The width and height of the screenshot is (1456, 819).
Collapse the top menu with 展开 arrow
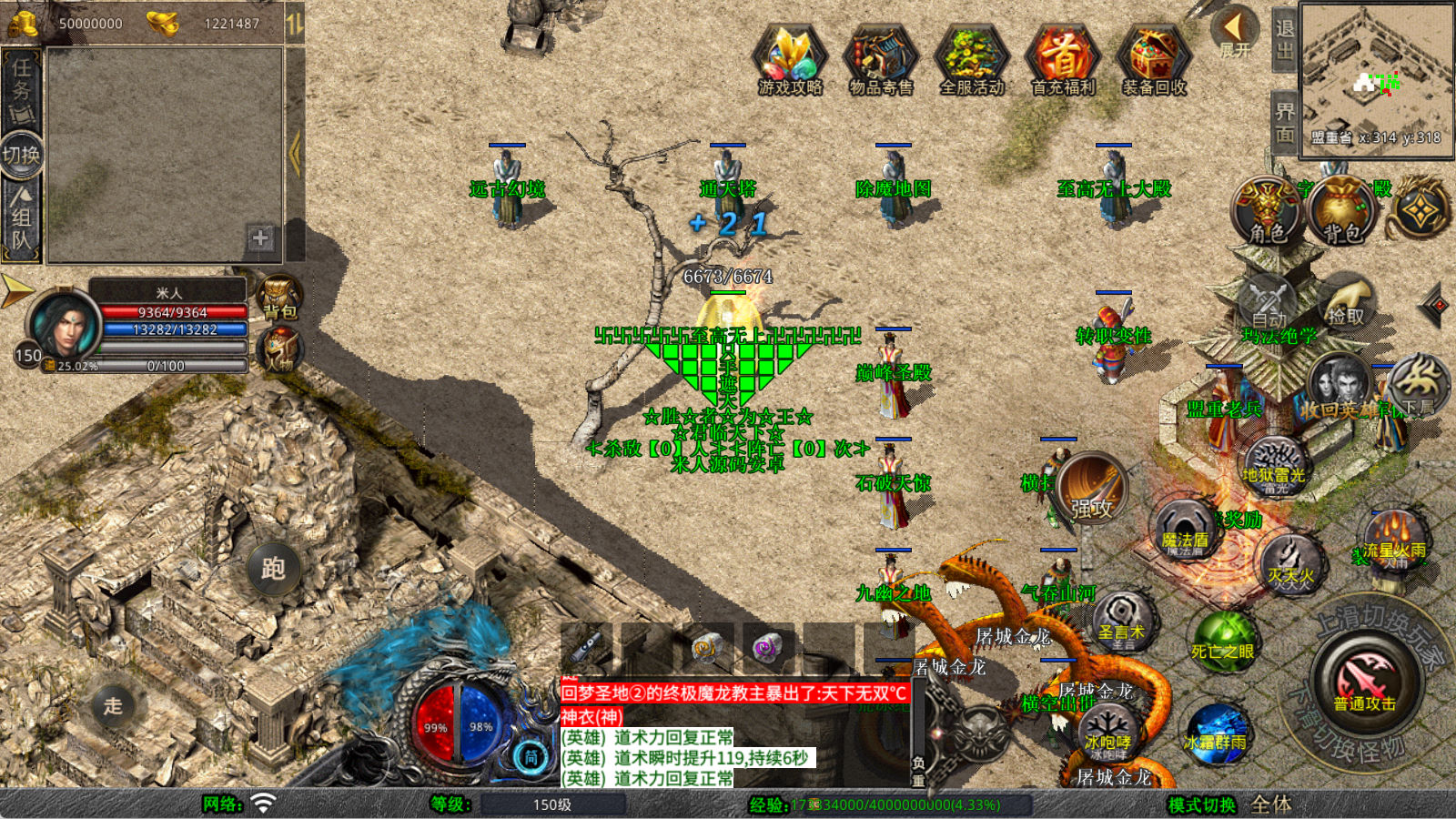click(1235, 33)
